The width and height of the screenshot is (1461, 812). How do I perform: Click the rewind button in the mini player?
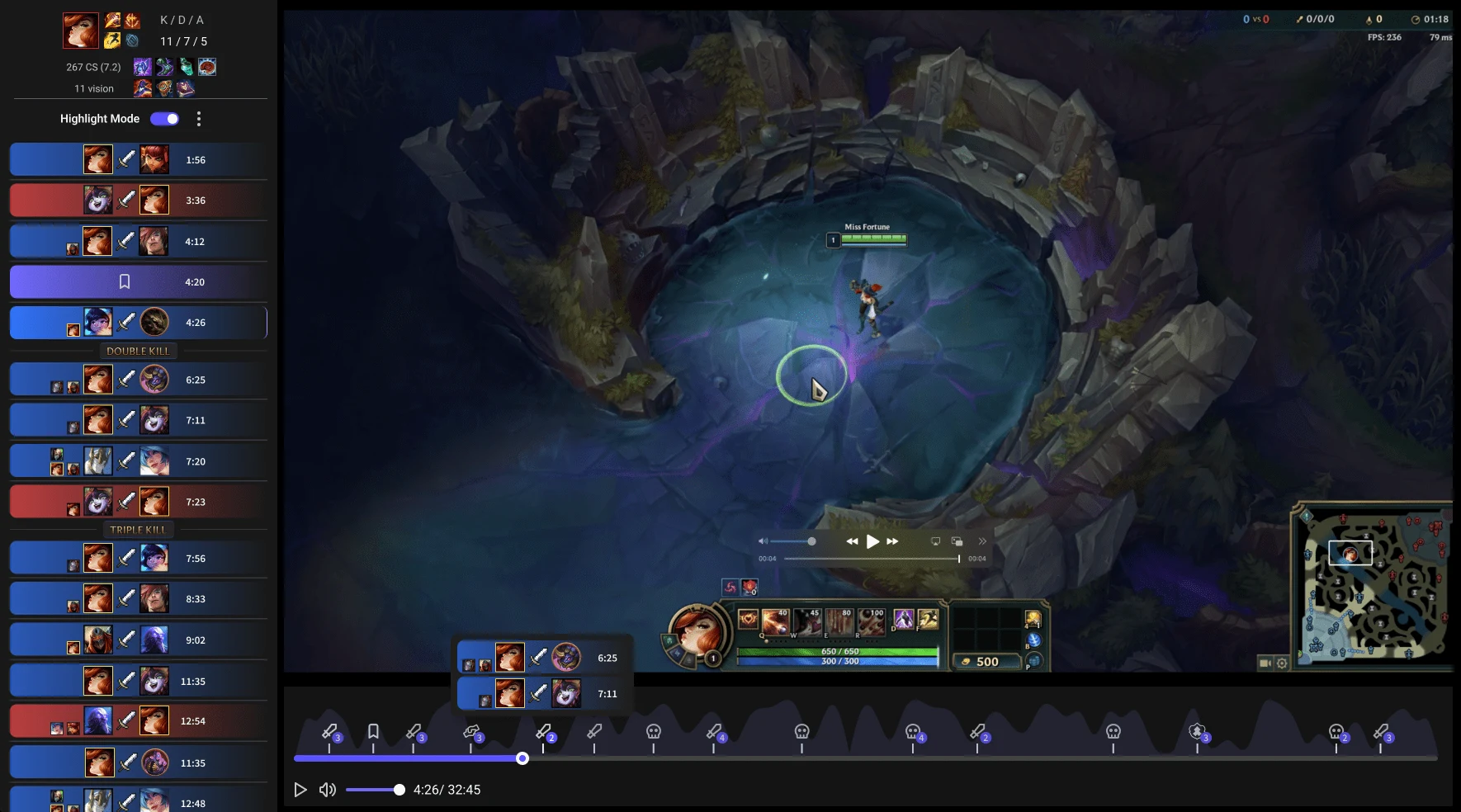click(x=851, y=541)
